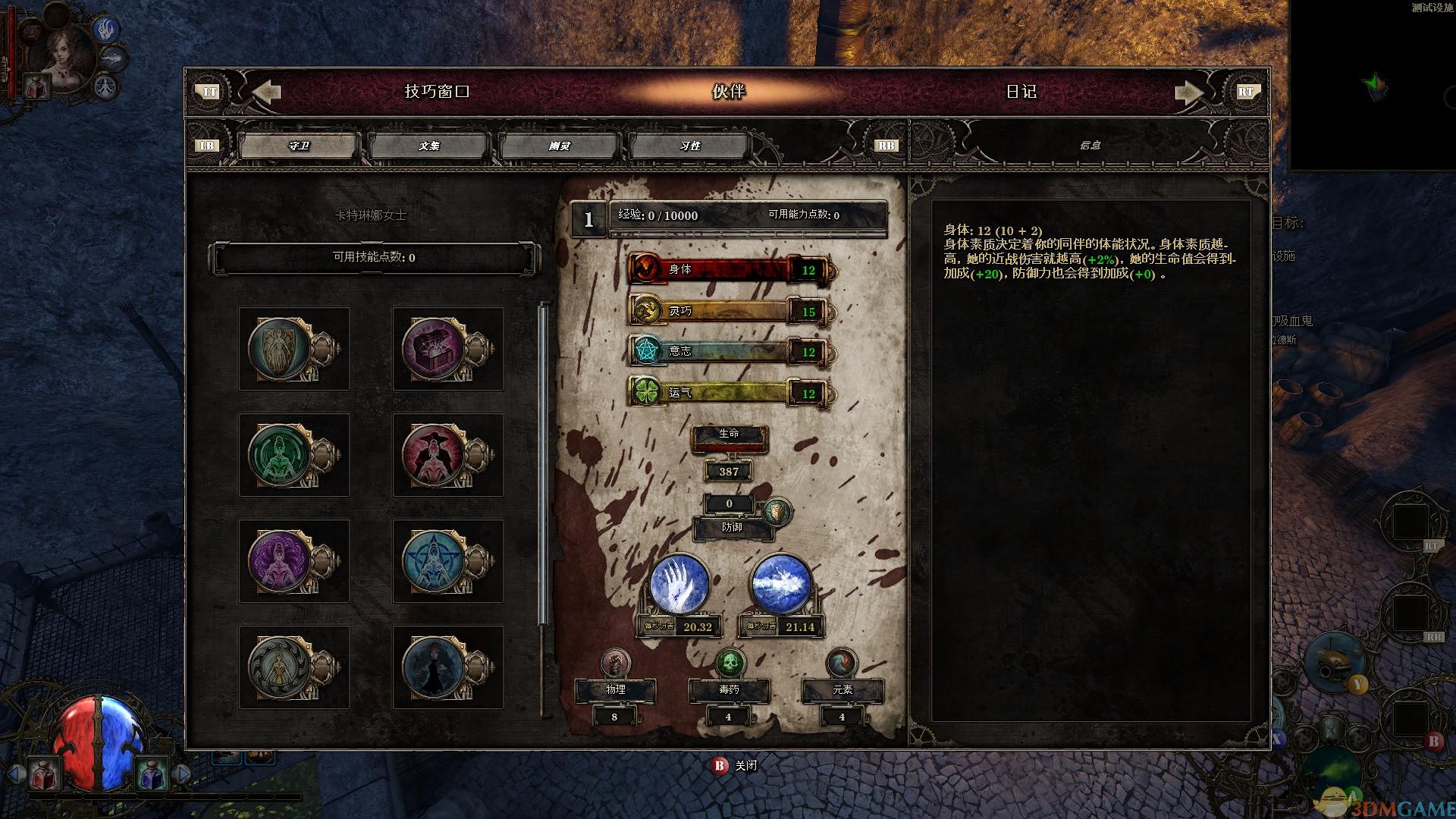Select the purple swirl lady skill
1456x819 pixels.
pyautogui.click(x=281, y=561)
